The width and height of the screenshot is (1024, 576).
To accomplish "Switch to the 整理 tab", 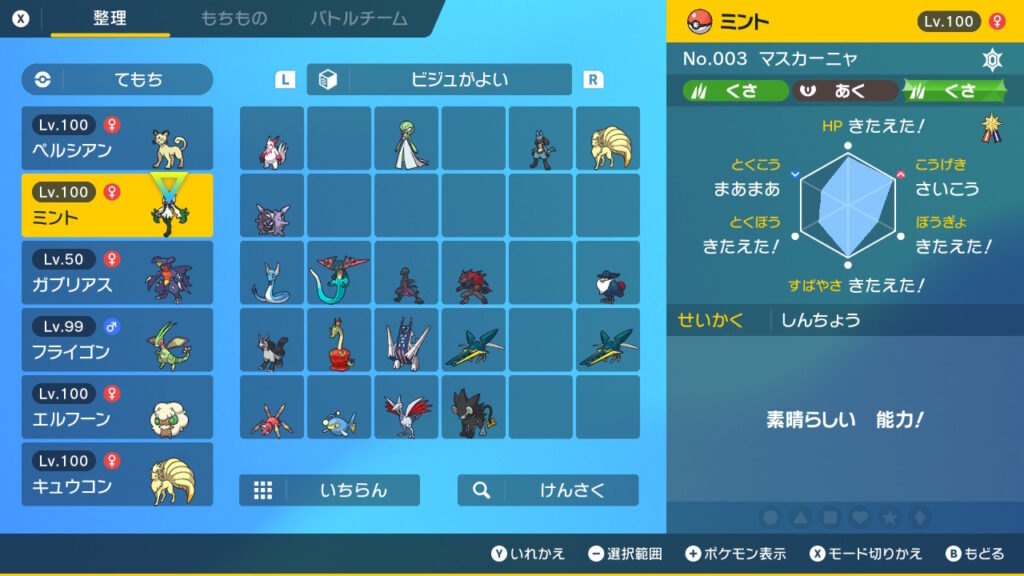I will pyautogui.click(x=110, y=19).
